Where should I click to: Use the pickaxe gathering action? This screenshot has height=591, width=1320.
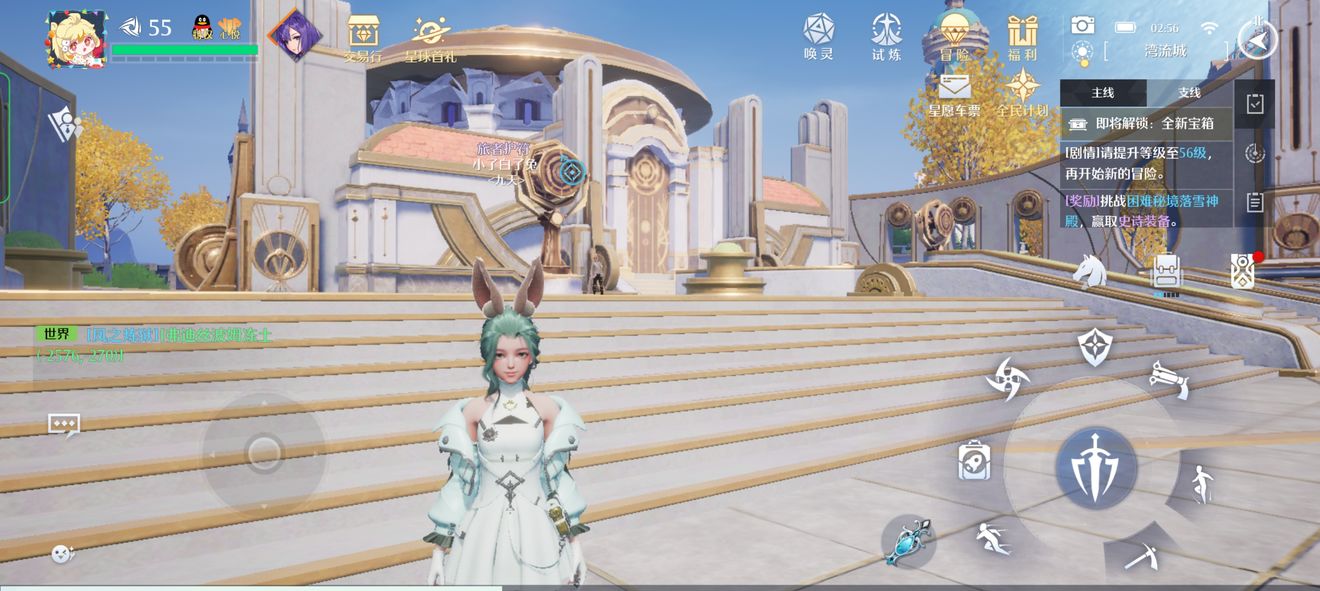coord(1140,555)
